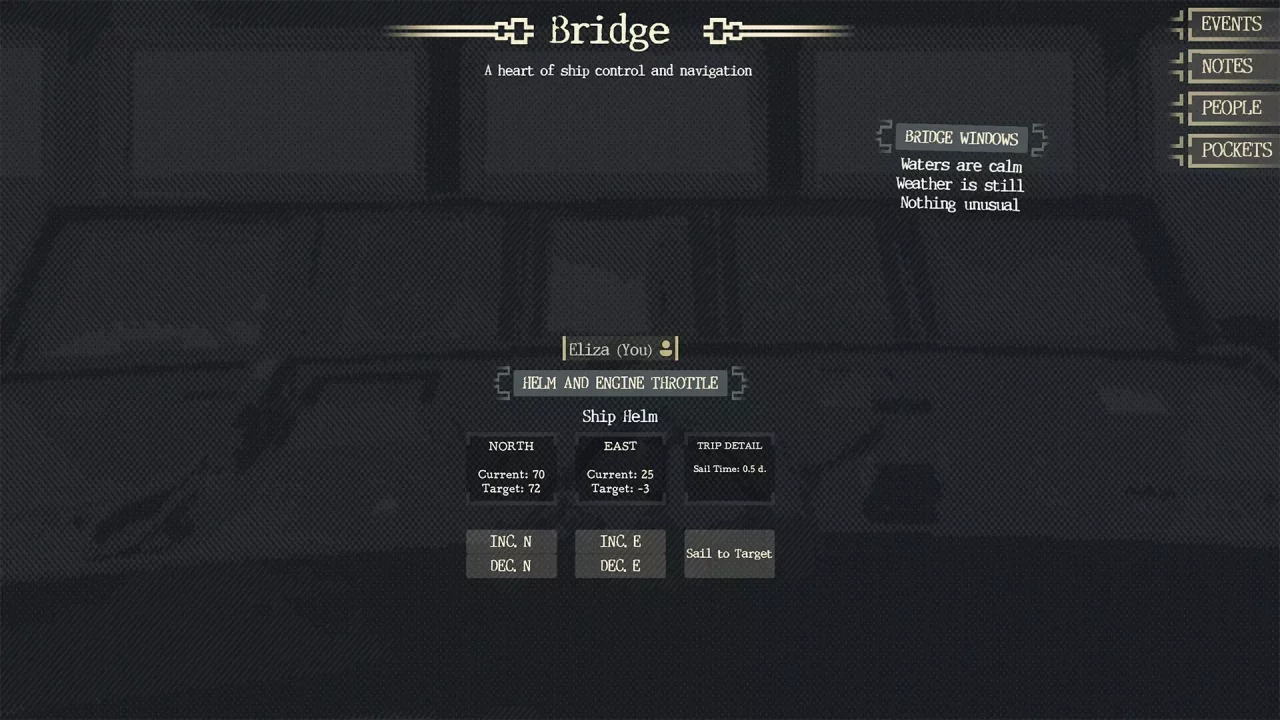Click the right chevron icon on BRIDGE WINDOWS header

(x=1038, y=138)
